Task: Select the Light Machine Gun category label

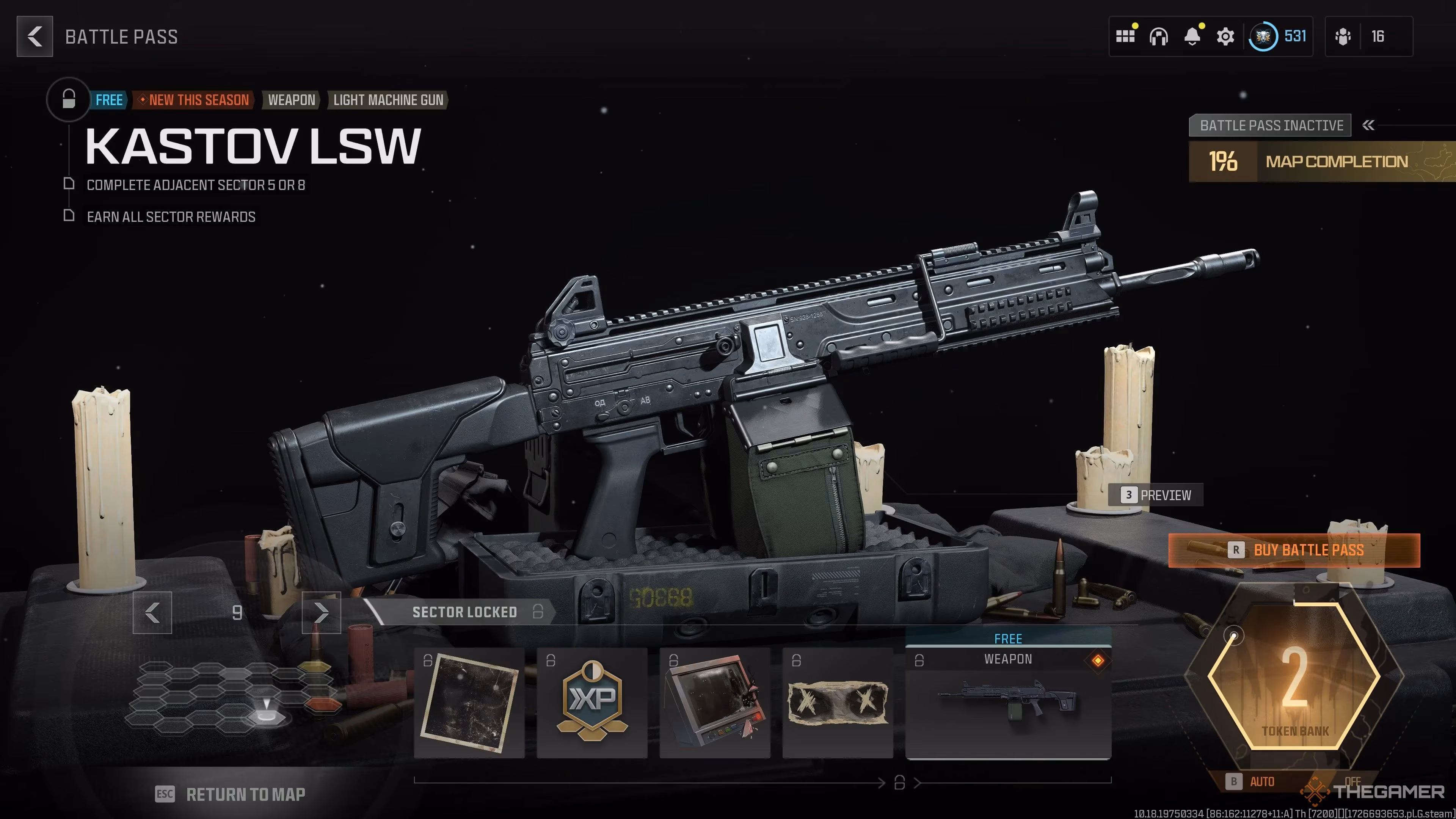Action: point(388,100)
